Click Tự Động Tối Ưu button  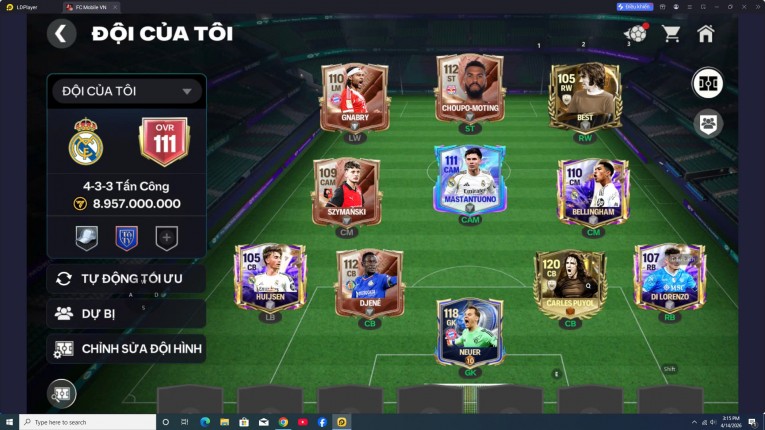(126, 278)
